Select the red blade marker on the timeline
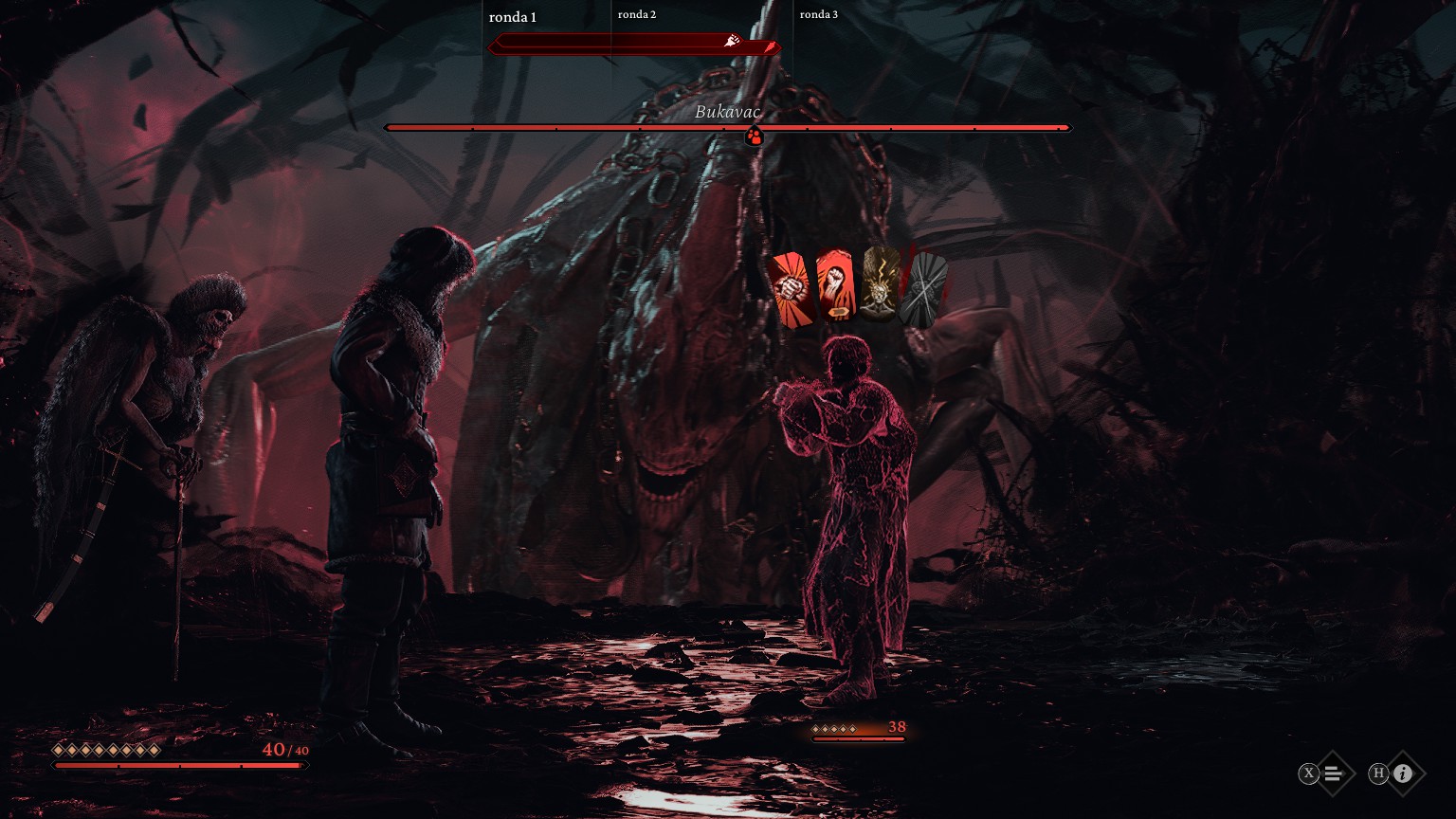 point(772,47)
